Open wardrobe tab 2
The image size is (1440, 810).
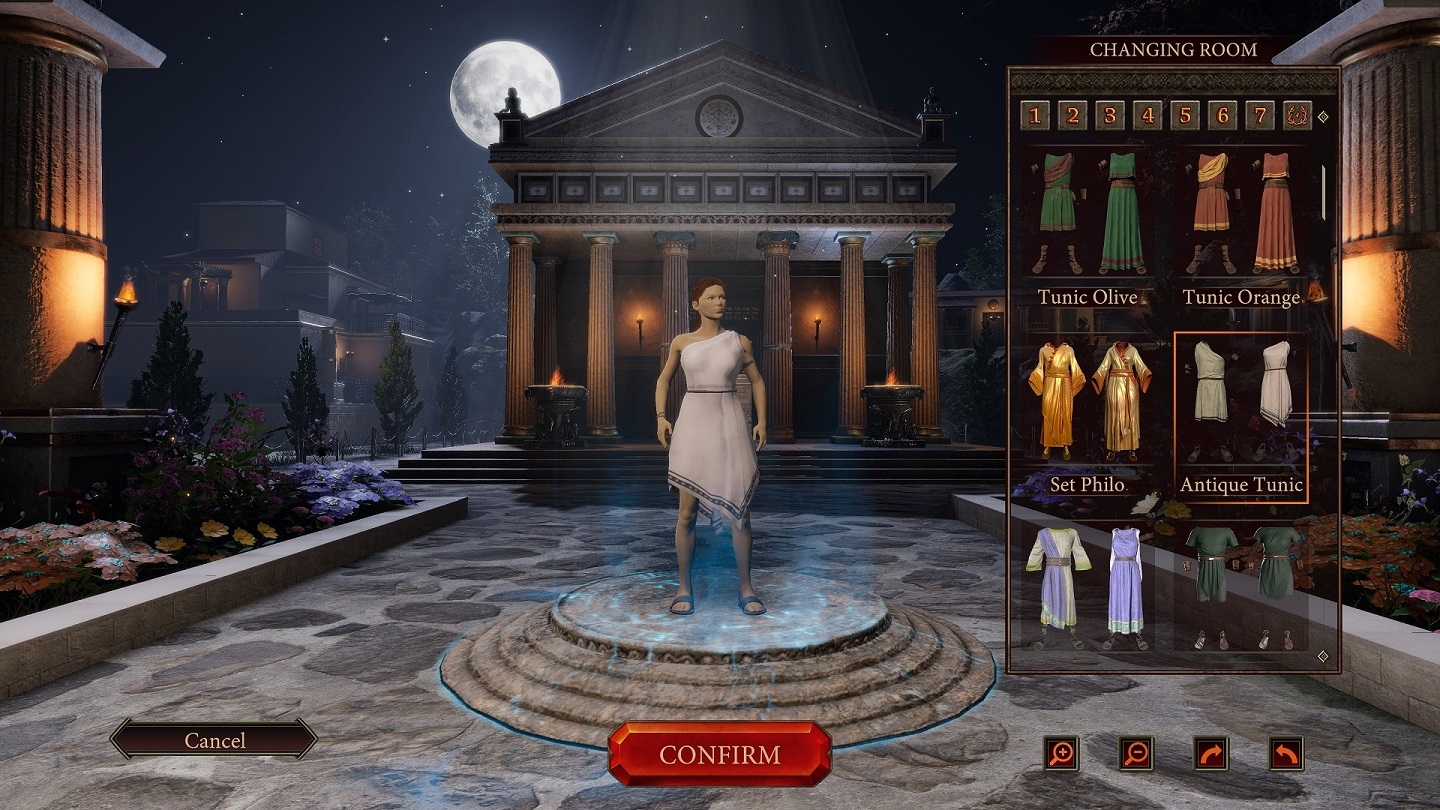1072,116
